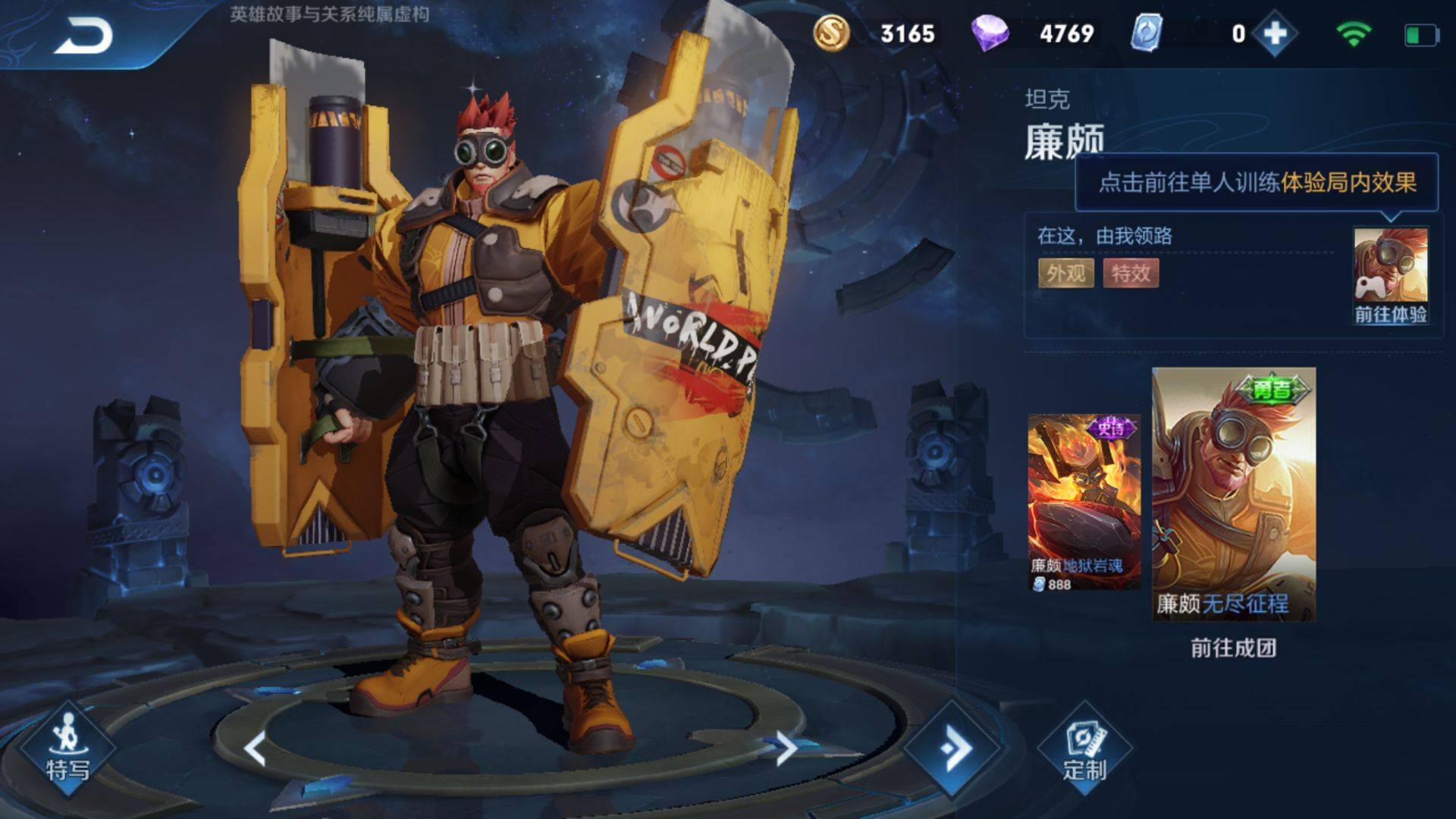Viewport: 1456px width, 819px height.
Task: Add more skin tickets with plus button
Action: (1275, 33)
